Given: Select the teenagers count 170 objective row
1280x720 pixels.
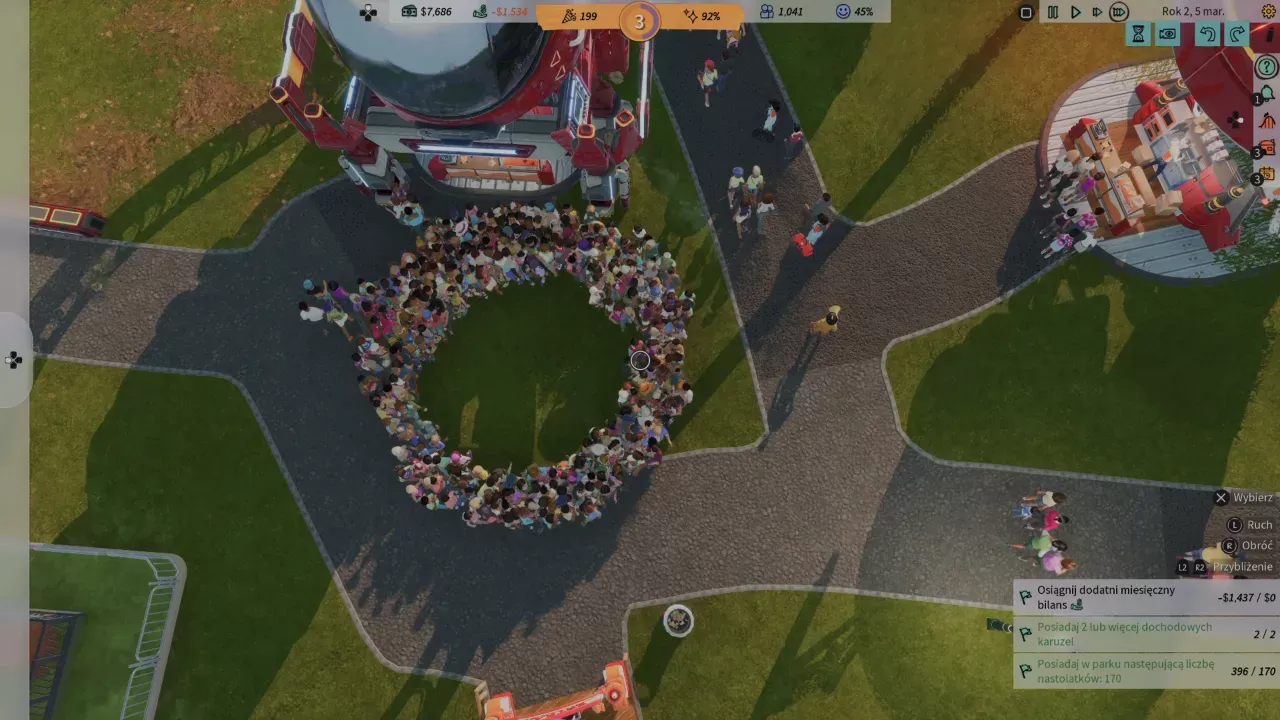Looking at the screenshot, I should click(x=1146, y=671).
